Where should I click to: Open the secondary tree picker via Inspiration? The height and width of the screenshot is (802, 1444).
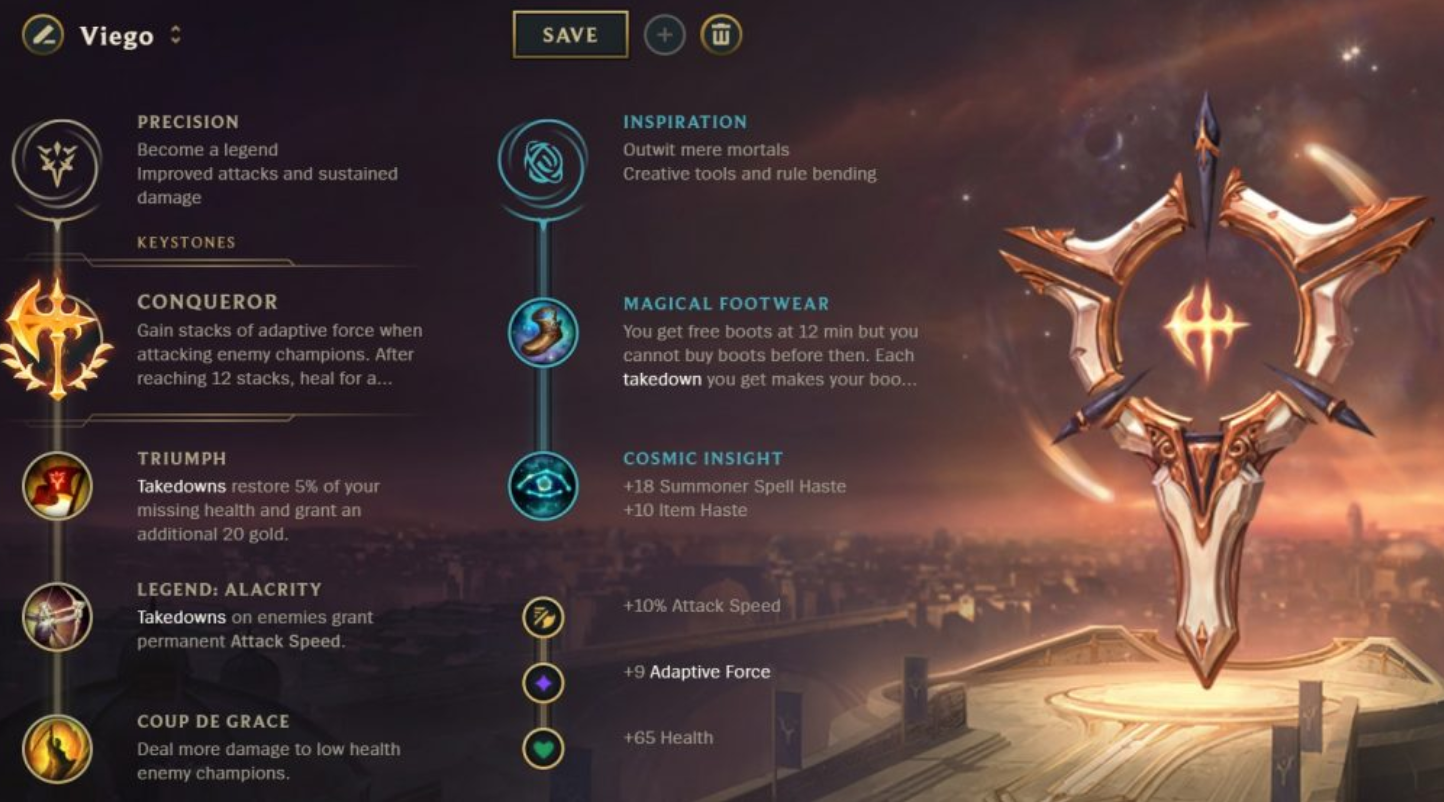tap(541, 162)
